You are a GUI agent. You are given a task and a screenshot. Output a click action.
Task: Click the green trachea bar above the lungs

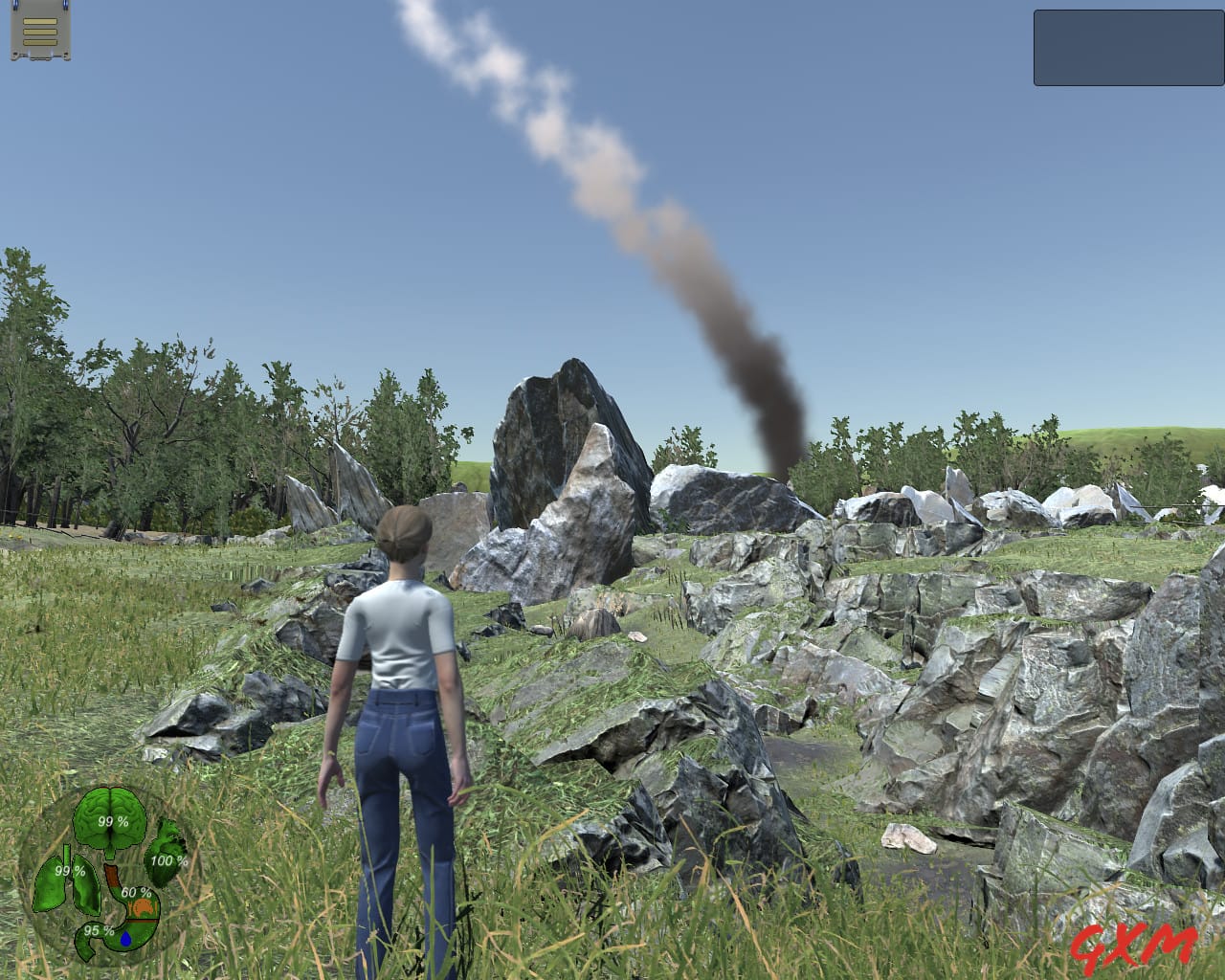point(67,853)
